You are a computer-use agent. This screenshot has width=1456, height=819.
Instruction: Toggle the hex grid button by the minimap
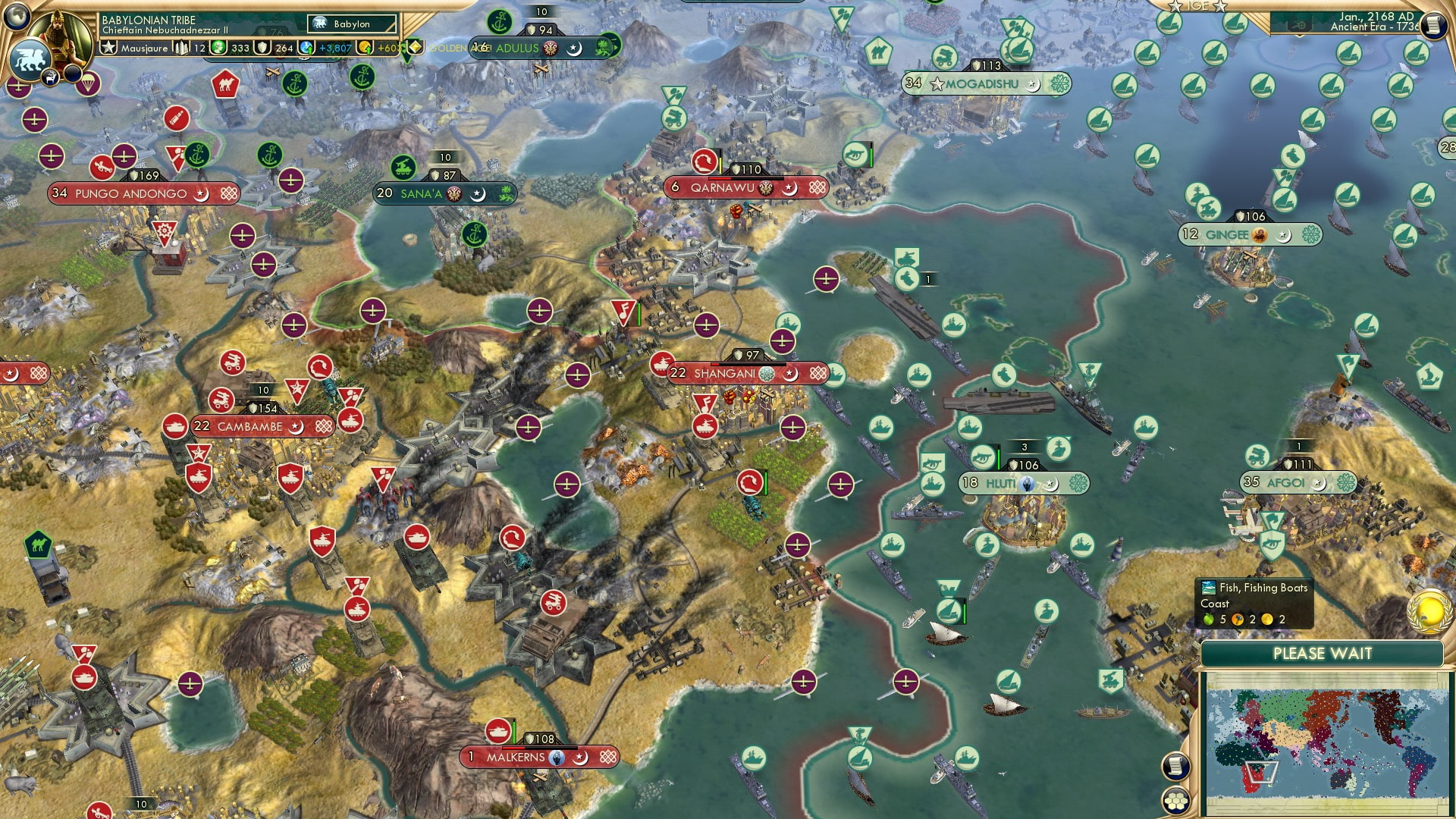1175,801
